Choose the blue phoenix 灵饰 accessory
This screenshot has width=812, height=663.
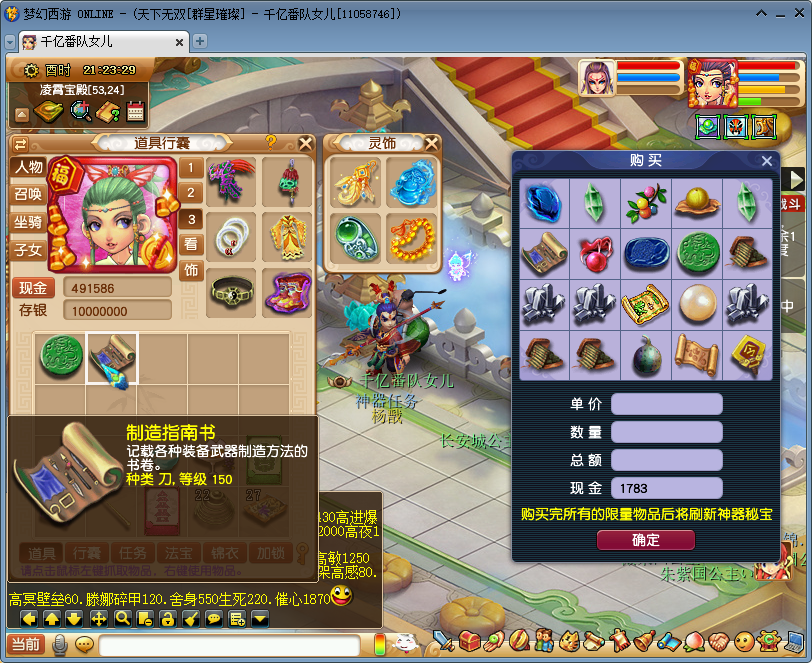tap(411, 183)
